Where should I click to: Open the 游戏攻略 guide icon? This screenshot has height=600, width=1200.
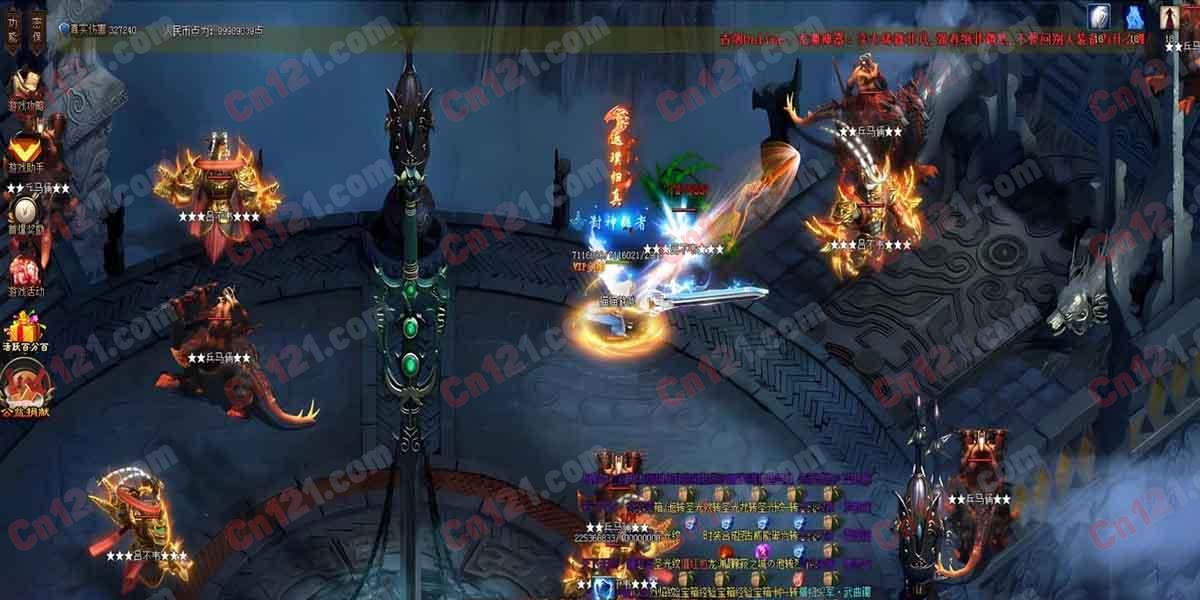click(x=26, y=88)
